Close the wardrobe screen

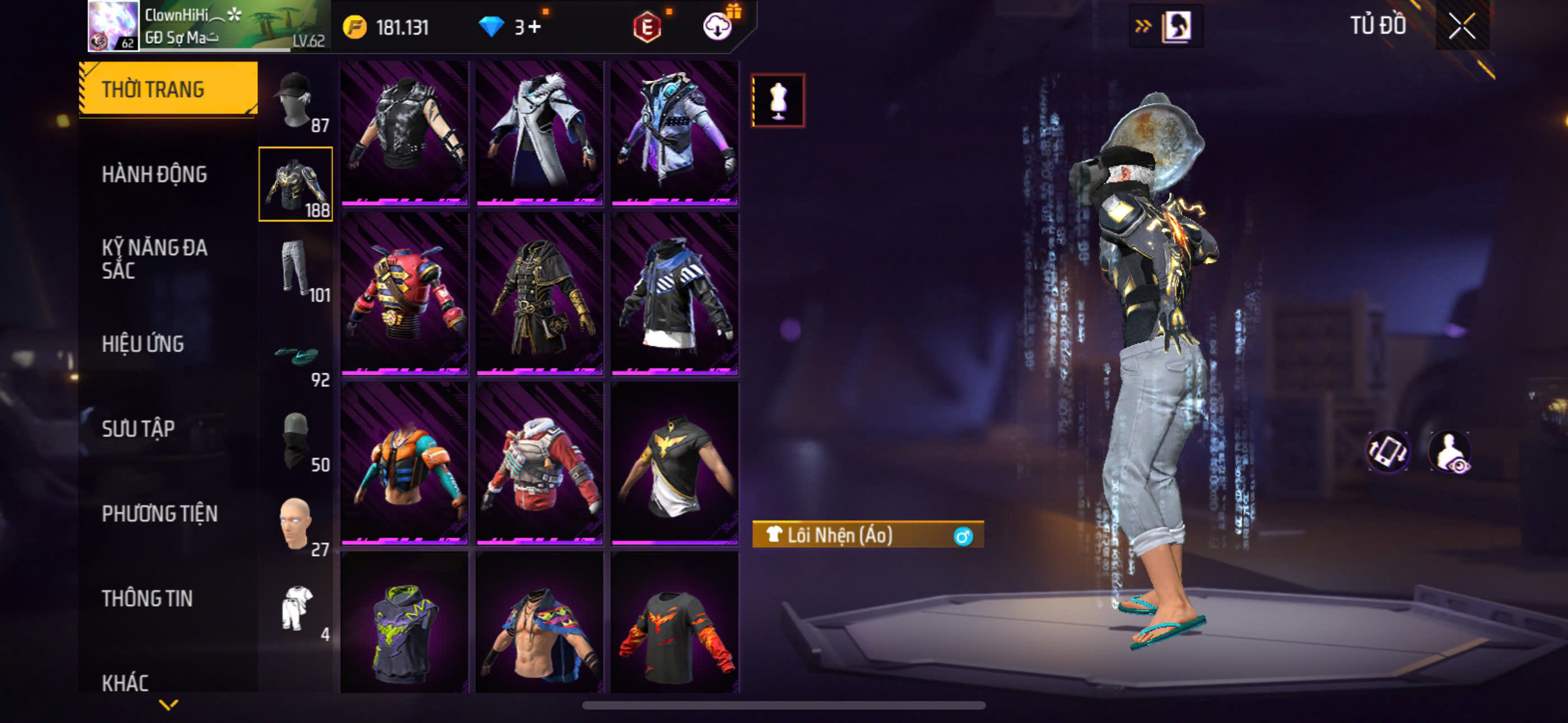1461,26
